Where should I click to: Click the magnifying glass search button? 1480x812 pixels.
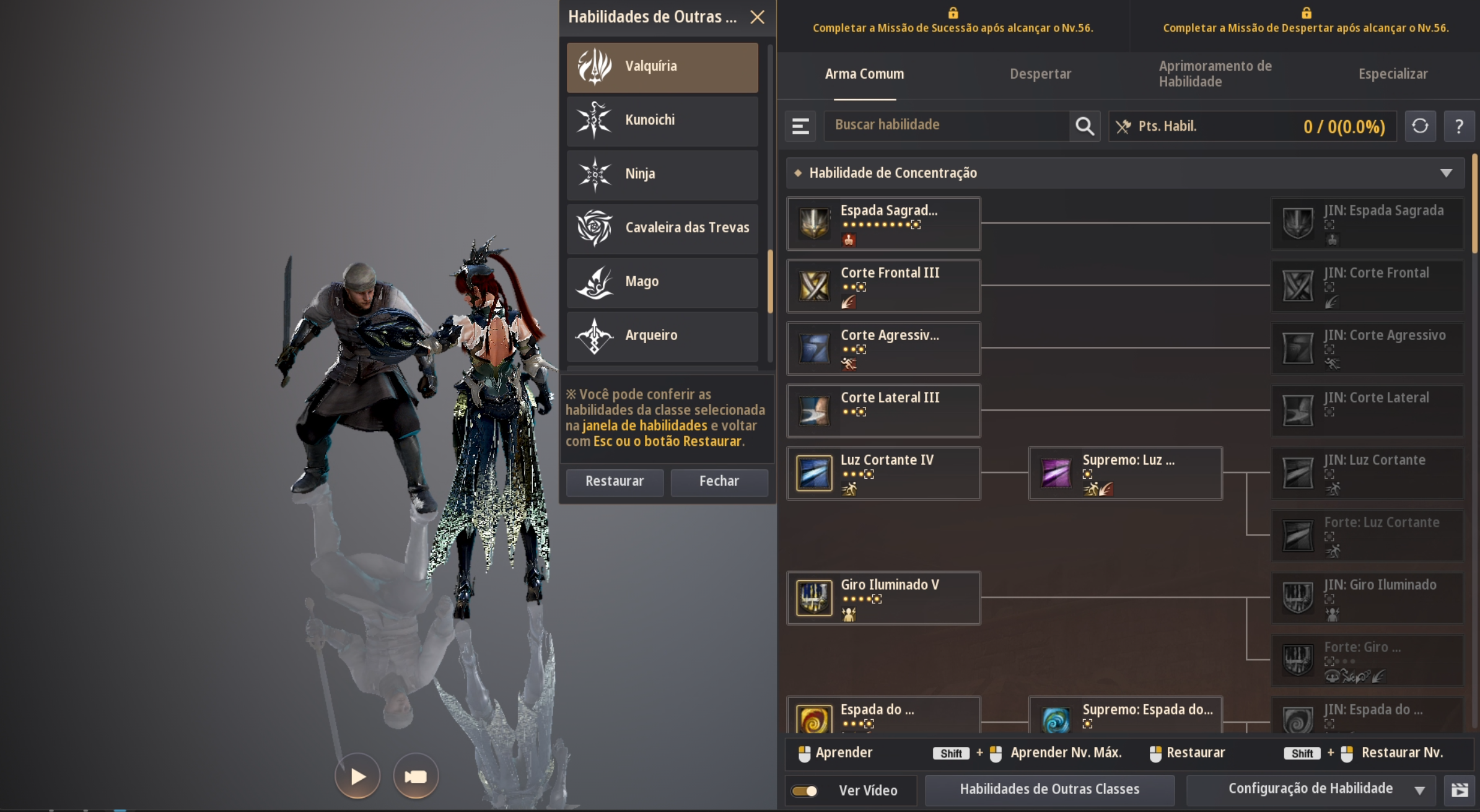1084,126
